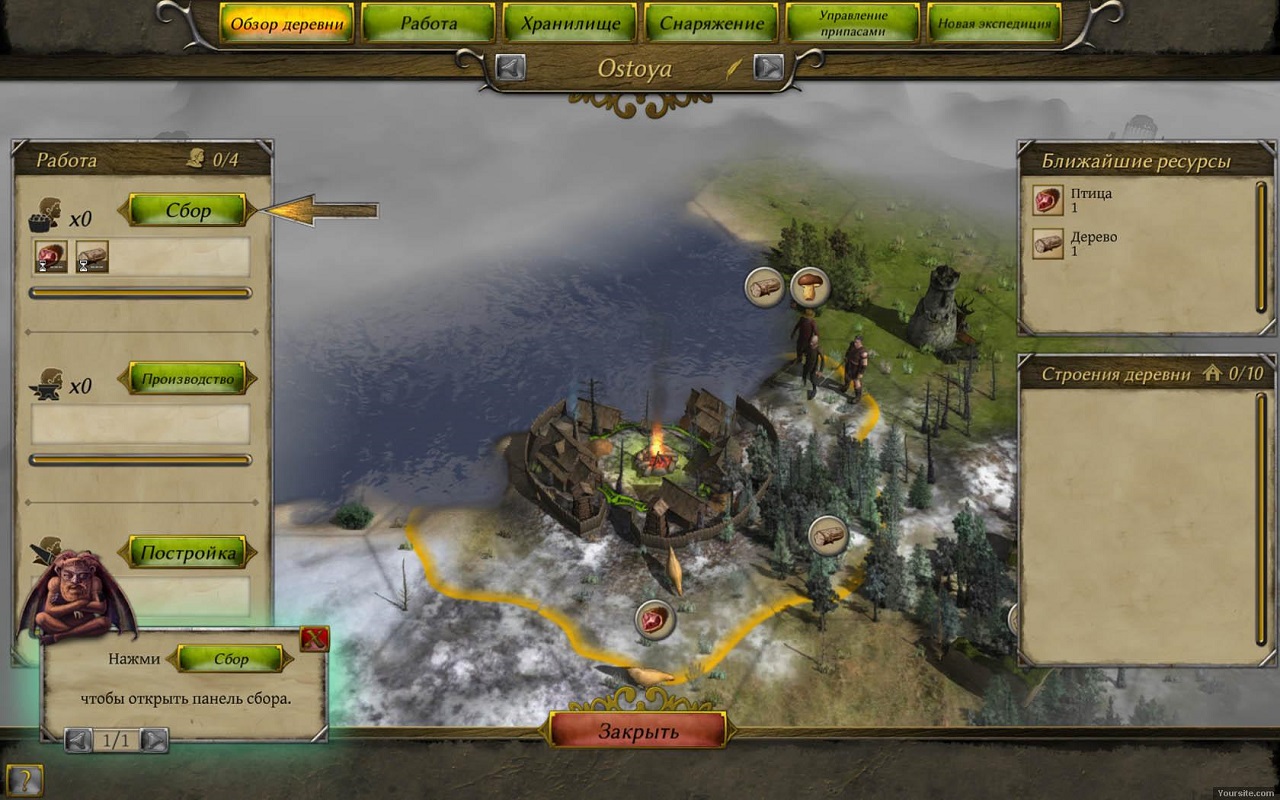Open the Сбор gathering panel in the Работа list
This screenshot has height=800, width=1280.
point(187,210)
